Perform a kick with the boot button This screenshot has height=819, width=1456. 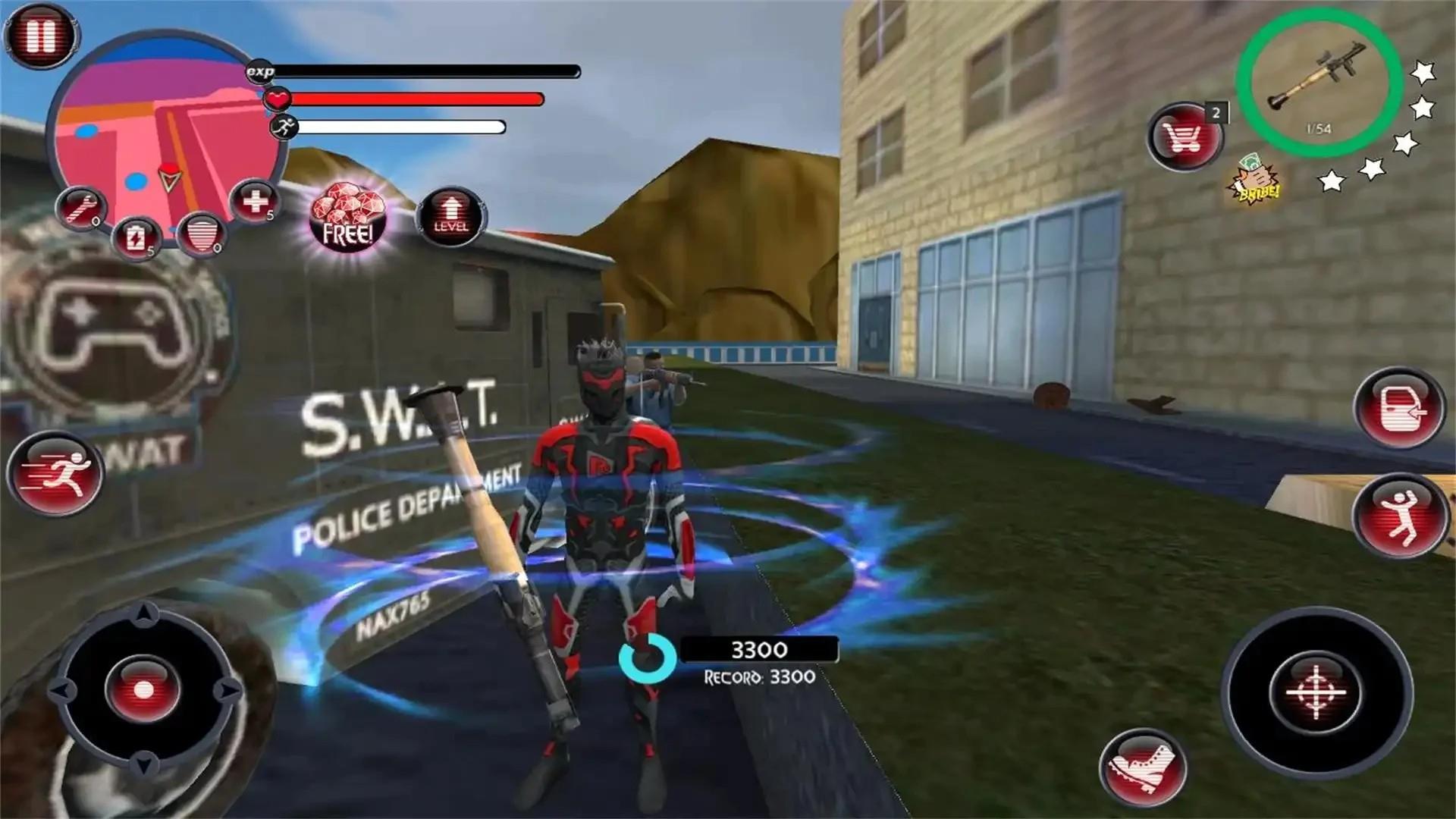1143,769
